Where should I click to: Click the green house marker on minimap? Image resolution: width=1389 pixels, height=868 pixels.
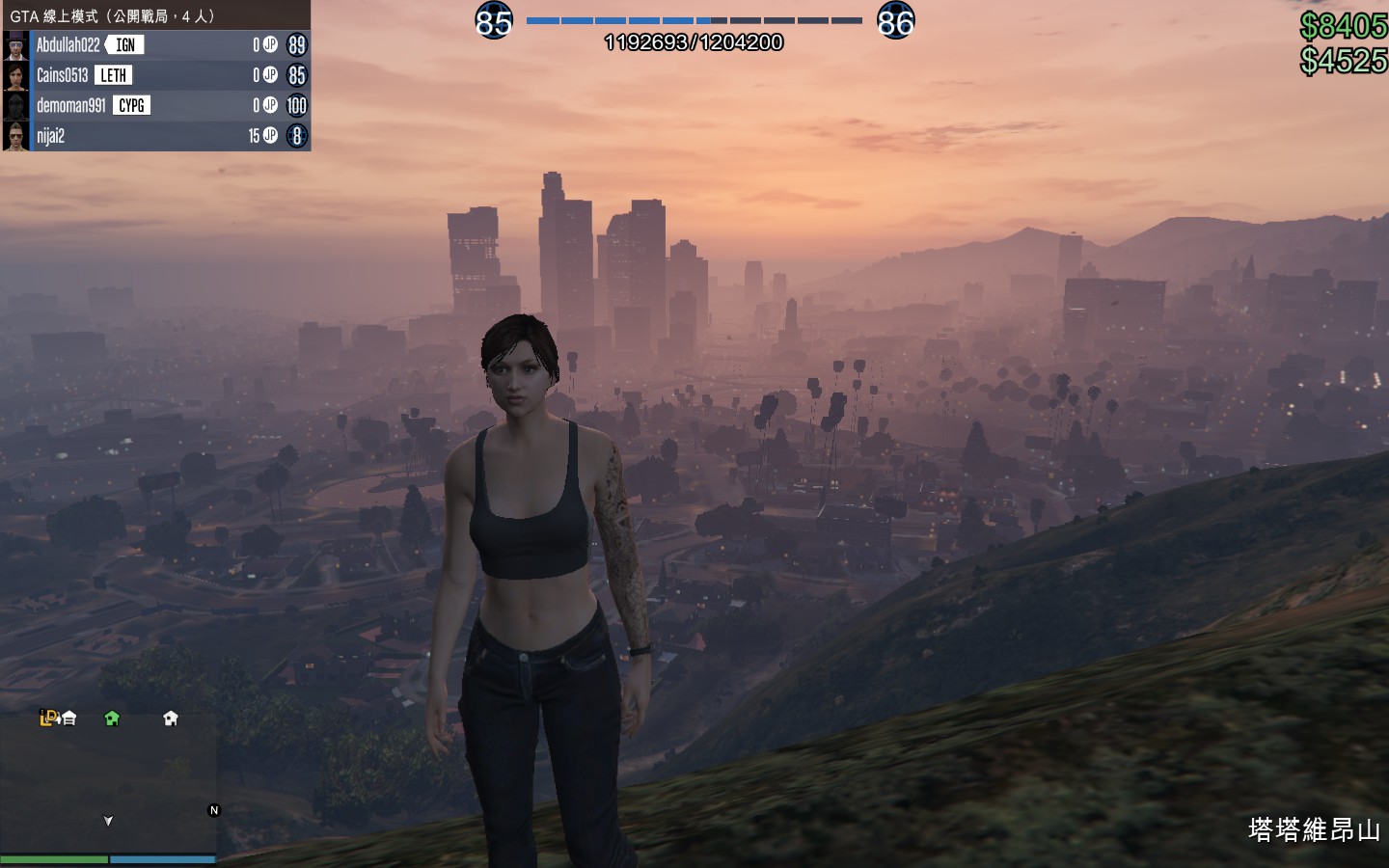112,718
